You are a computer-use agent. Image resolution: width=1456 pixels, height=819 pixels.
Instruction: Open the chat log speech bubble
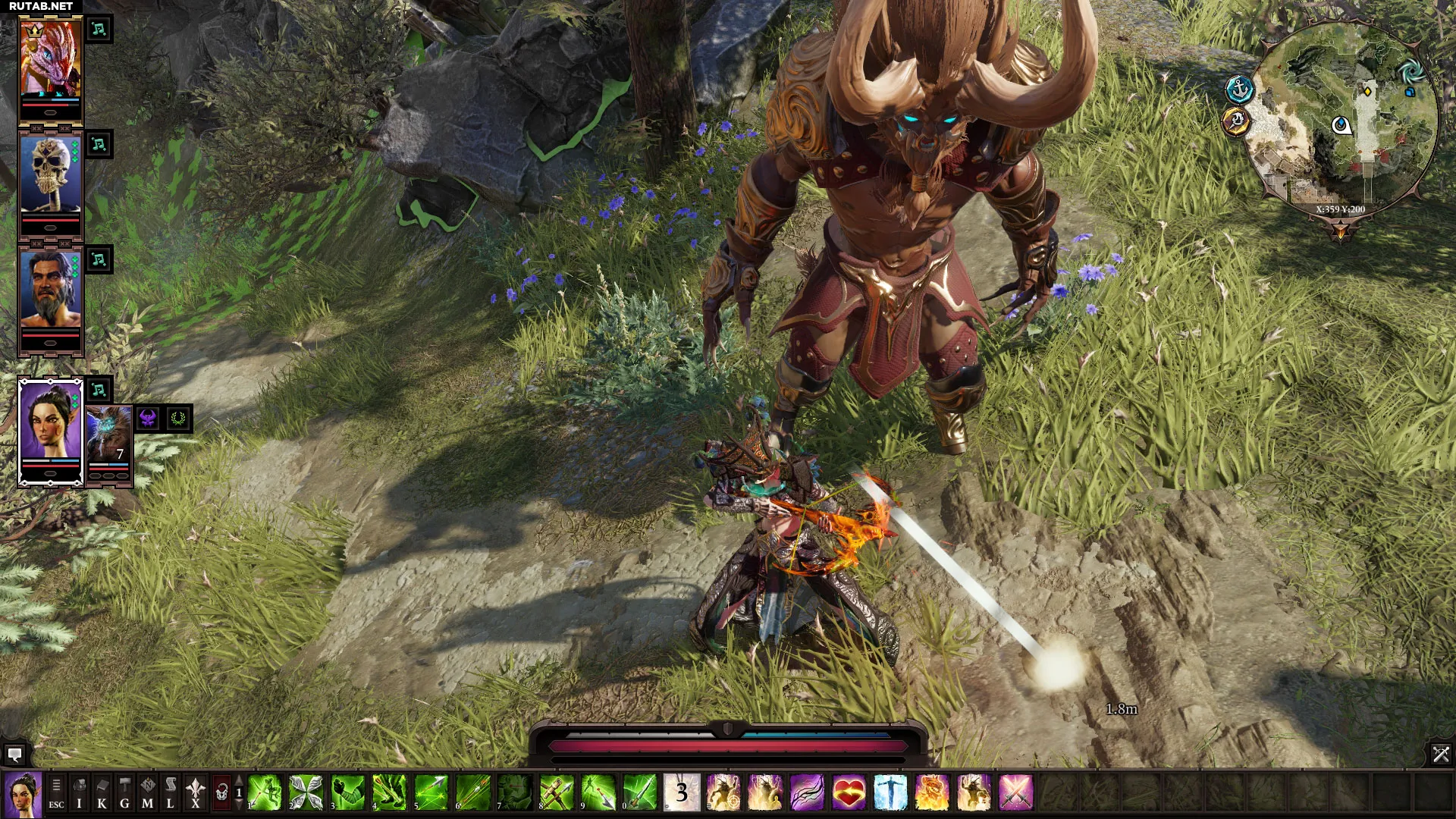(x=14, y=754)
